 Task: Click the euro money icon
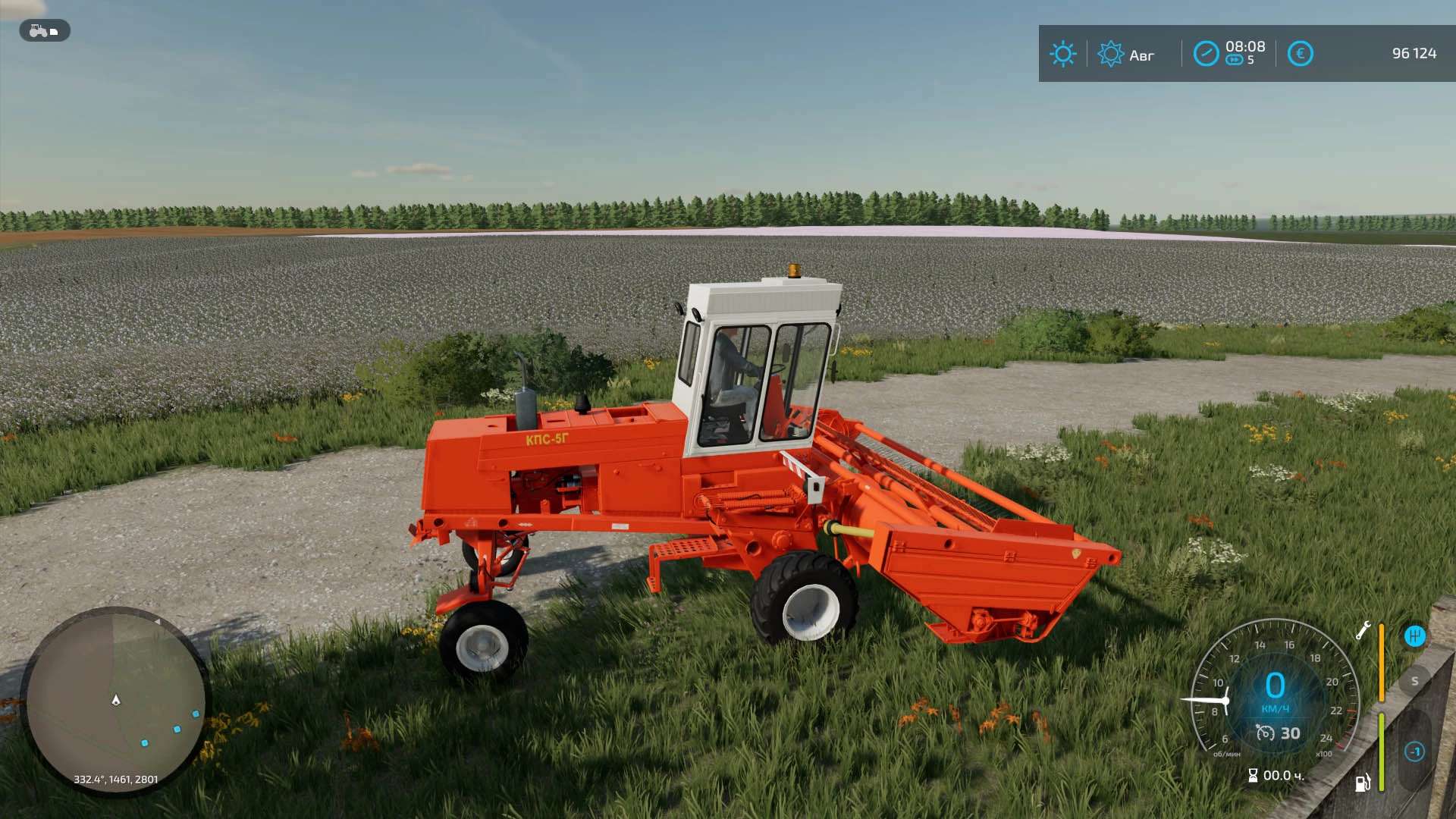(1301, 54)
